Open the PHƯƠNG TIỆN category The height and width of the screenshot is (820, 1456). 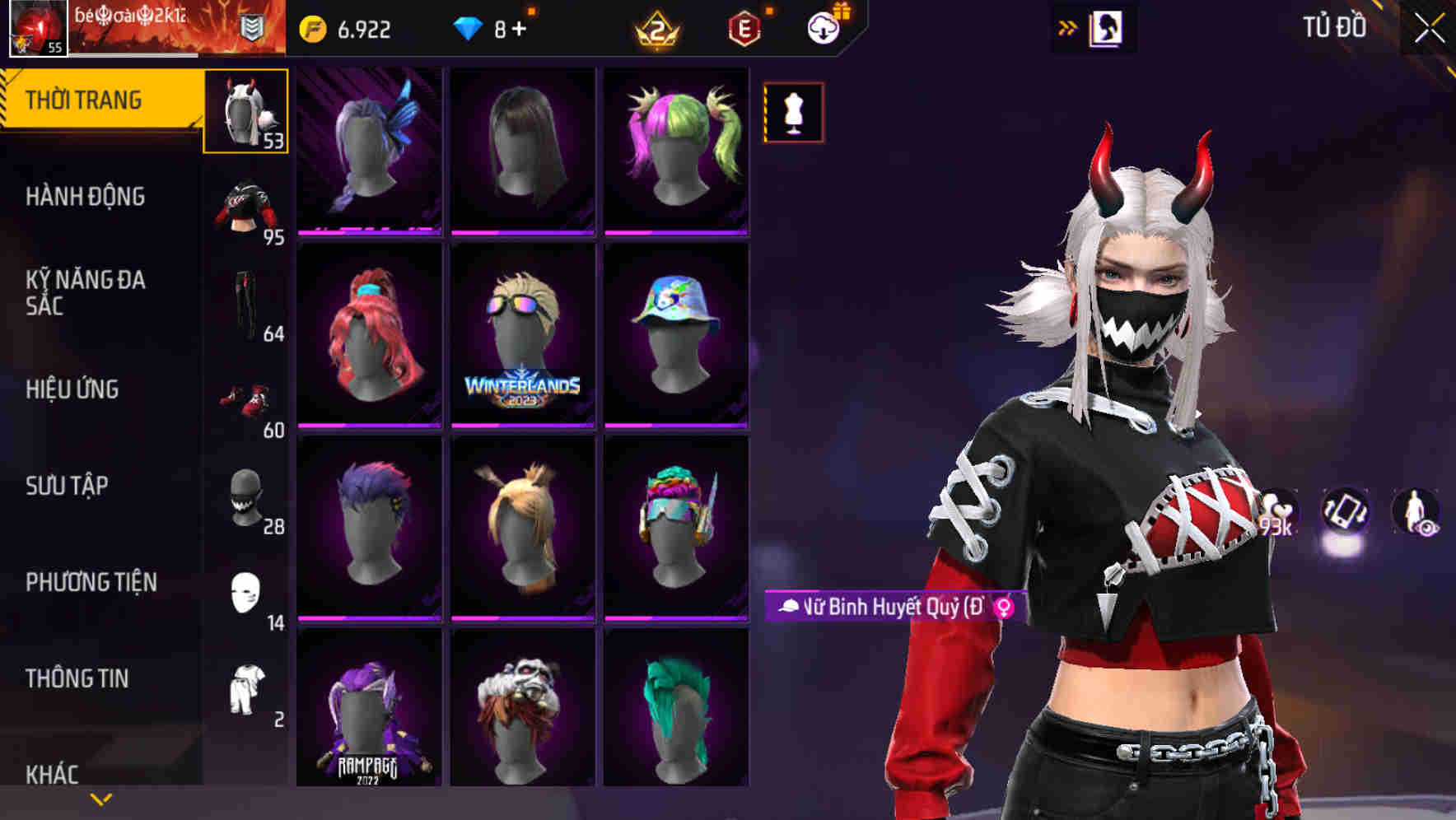91,582
